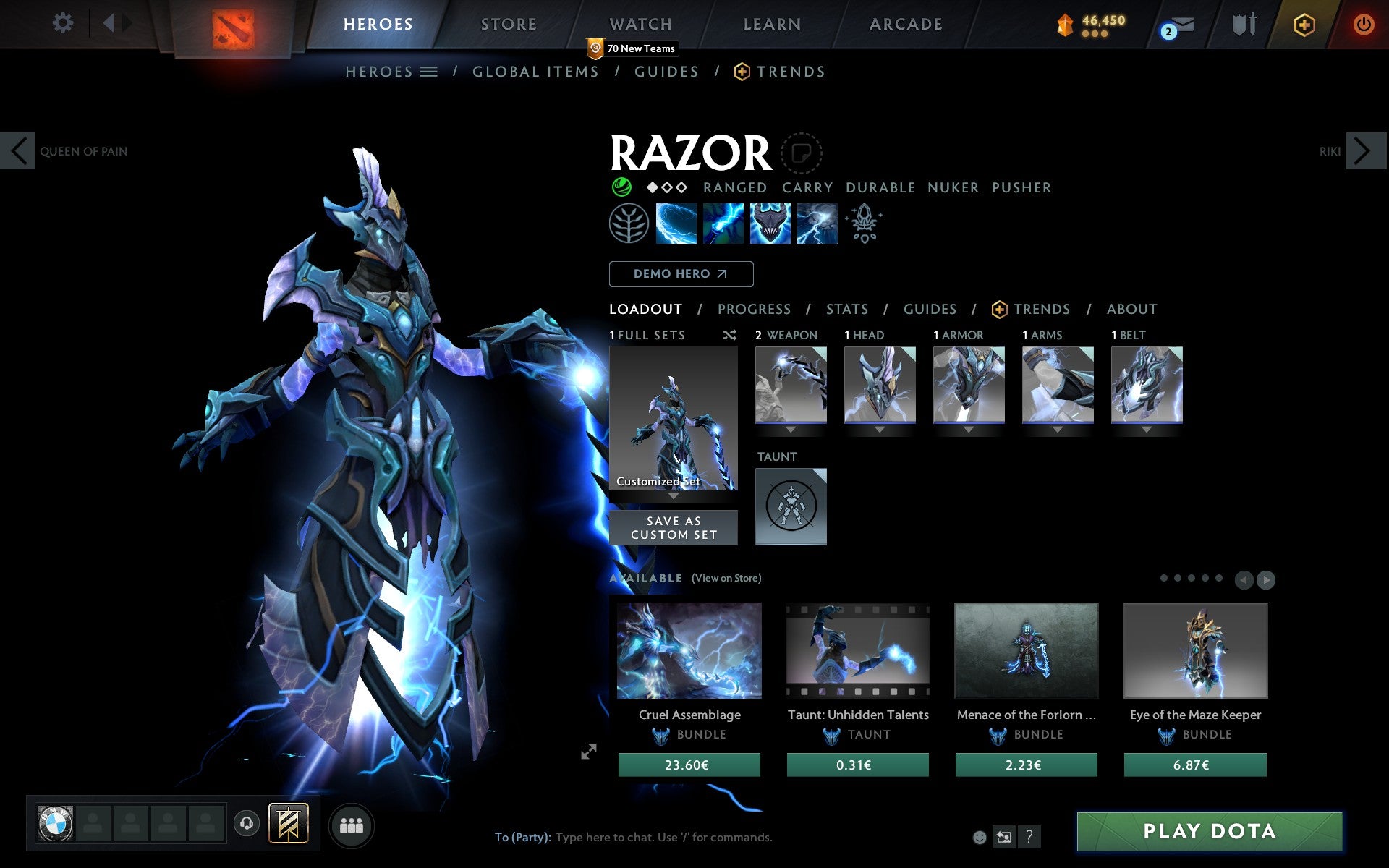Launch Demo Hero for Razor
1389x868 pixels.
681,274
